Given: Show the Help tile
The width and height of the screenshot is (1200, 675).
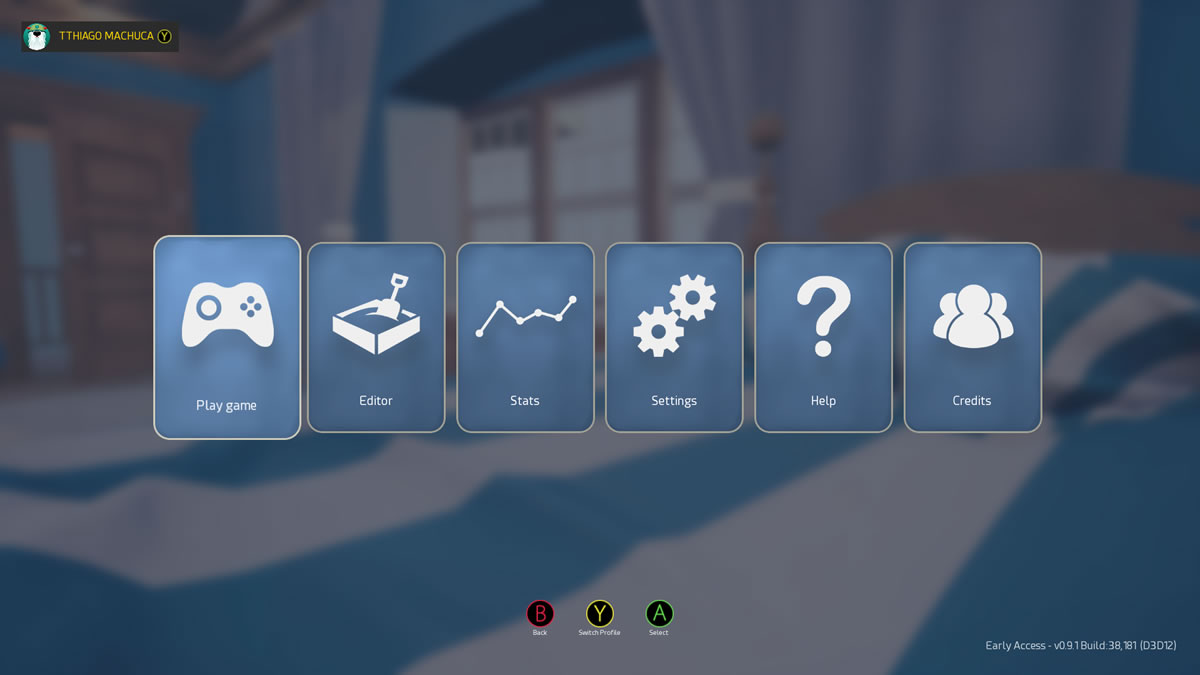Looking at the screenshot, I should pos(823,337).
